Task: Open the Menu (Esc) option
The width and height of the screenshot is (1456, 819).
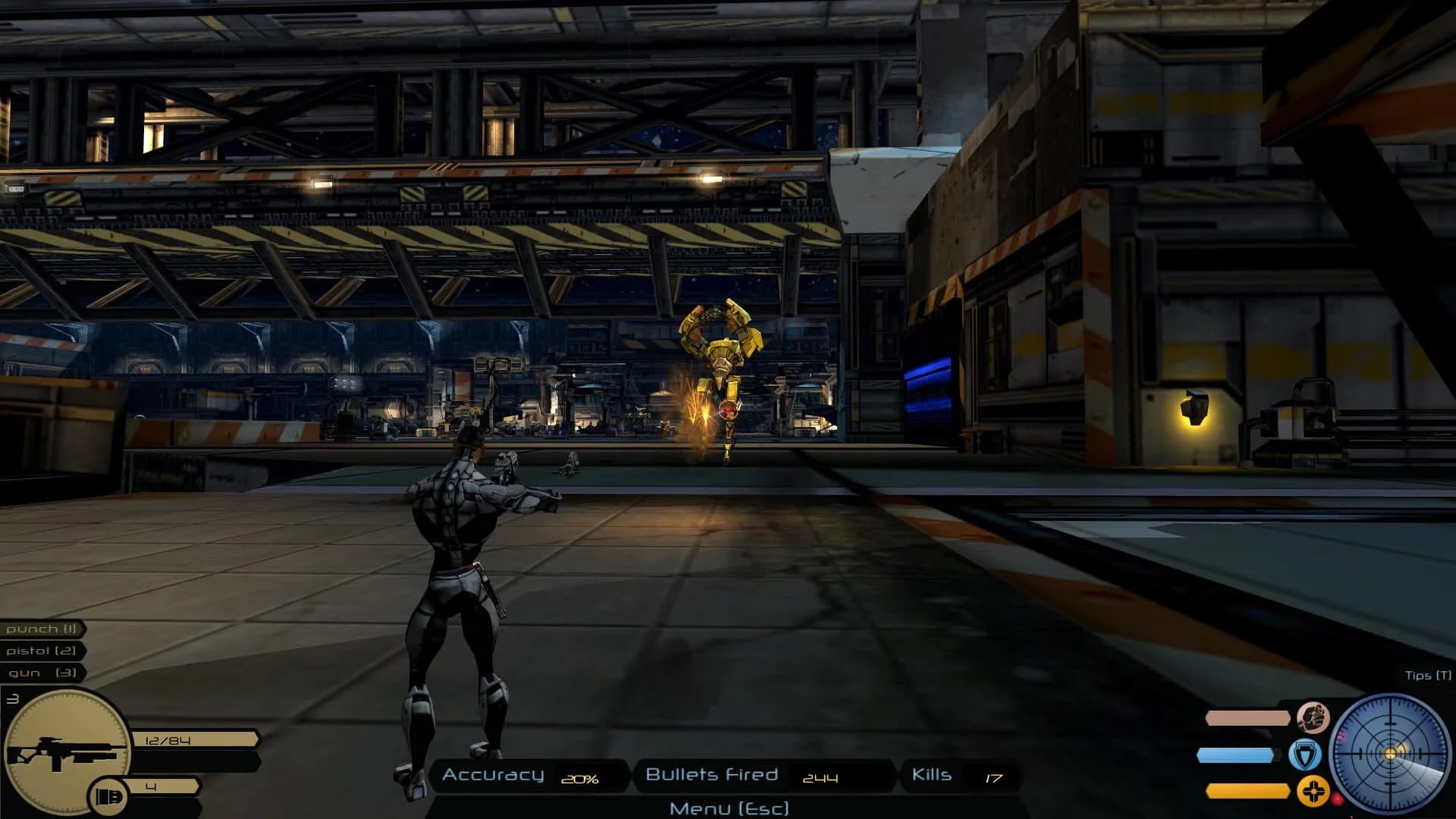Action: point(730,808)
